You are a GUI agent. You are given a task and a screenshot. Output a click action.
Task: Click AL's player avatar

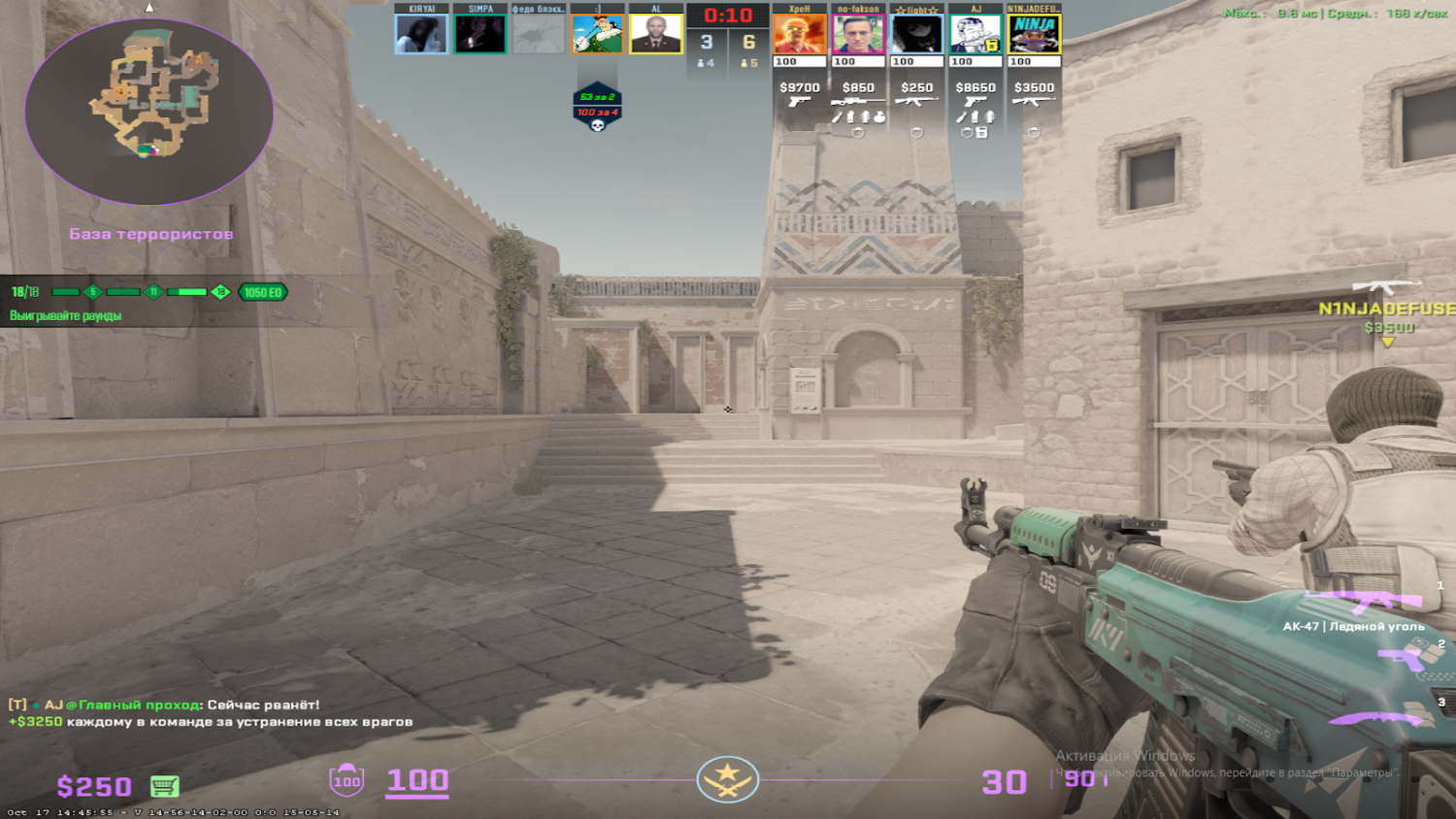656,35
